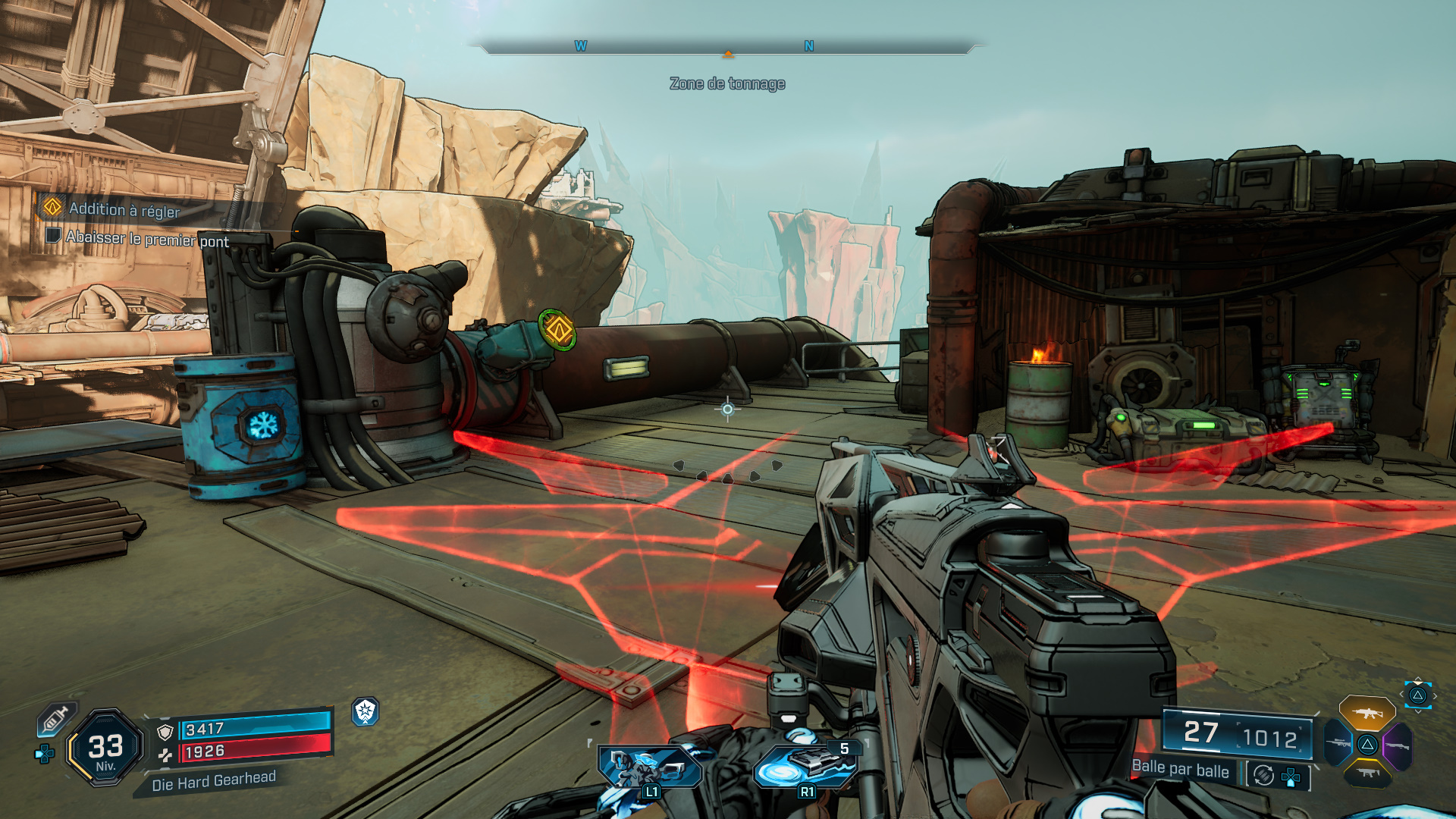
Task: Switch to the blue sniper rifle slot
Action: 1339,743
